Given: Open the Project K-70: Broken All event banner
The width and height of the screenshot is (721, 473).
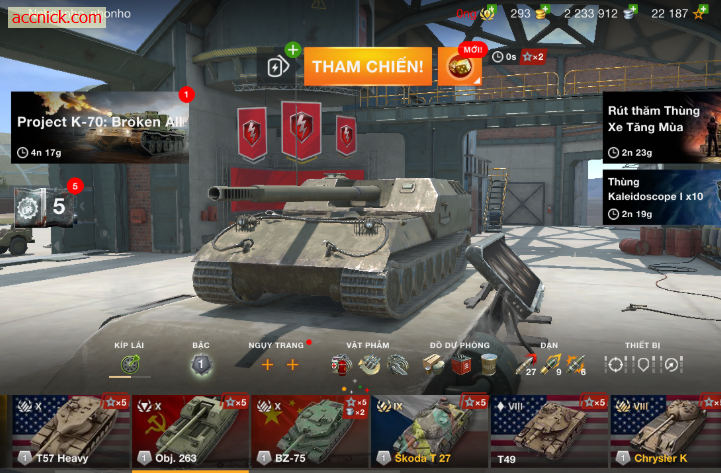Looking at the screenshot, I should (x=100, y=127).
